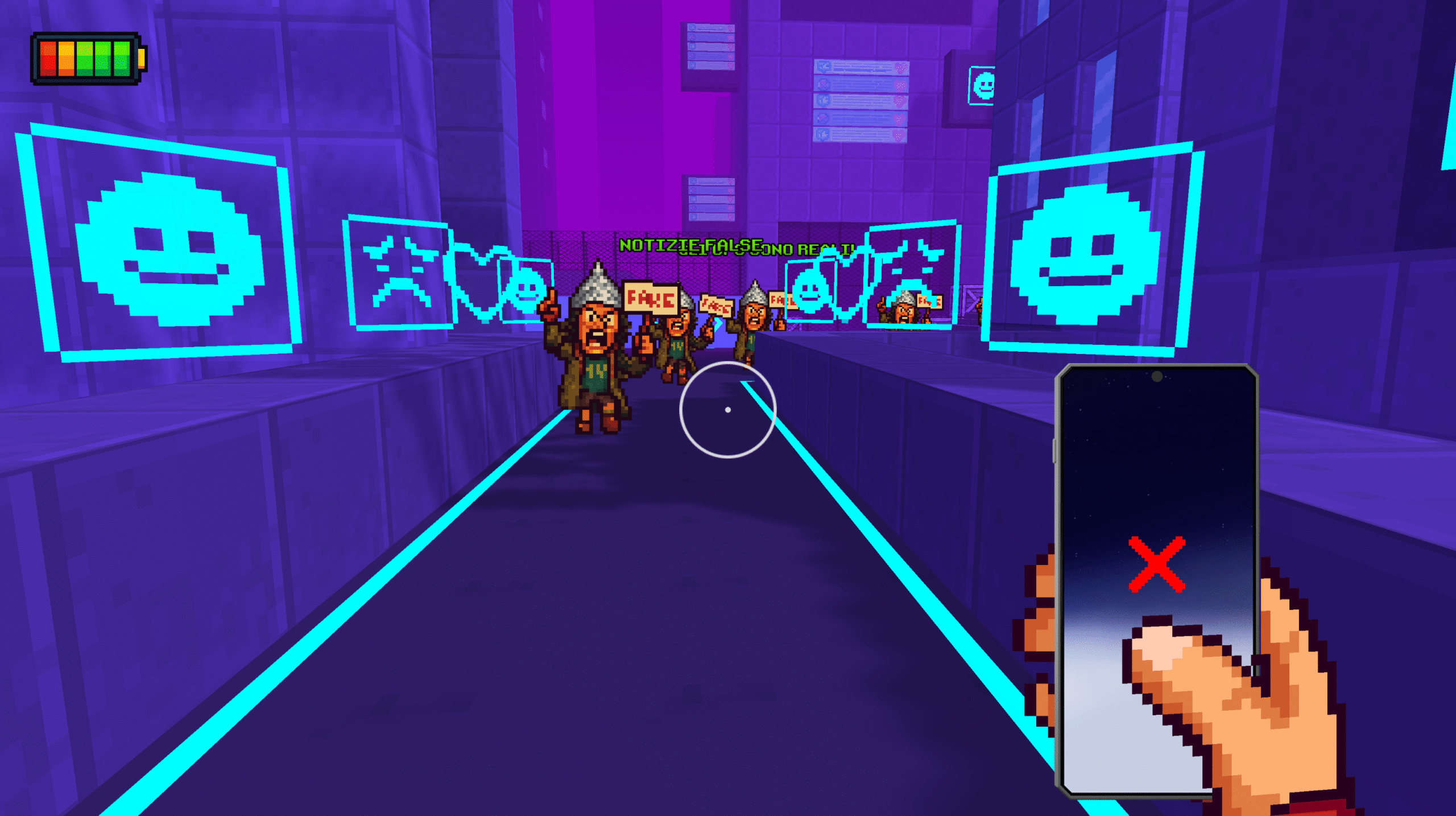
Task: Select the top notice row on the right wall feed
Action: click(862, 67)
